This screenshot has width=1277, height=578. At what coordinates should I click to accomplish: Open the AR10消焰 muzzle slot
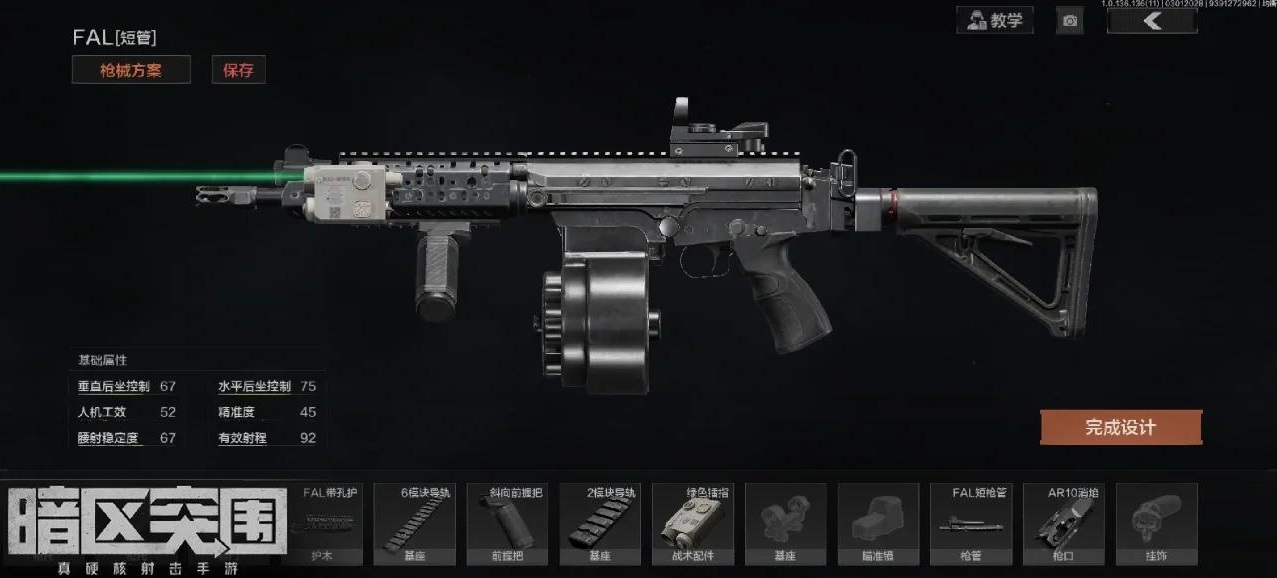click(1064, 524)
